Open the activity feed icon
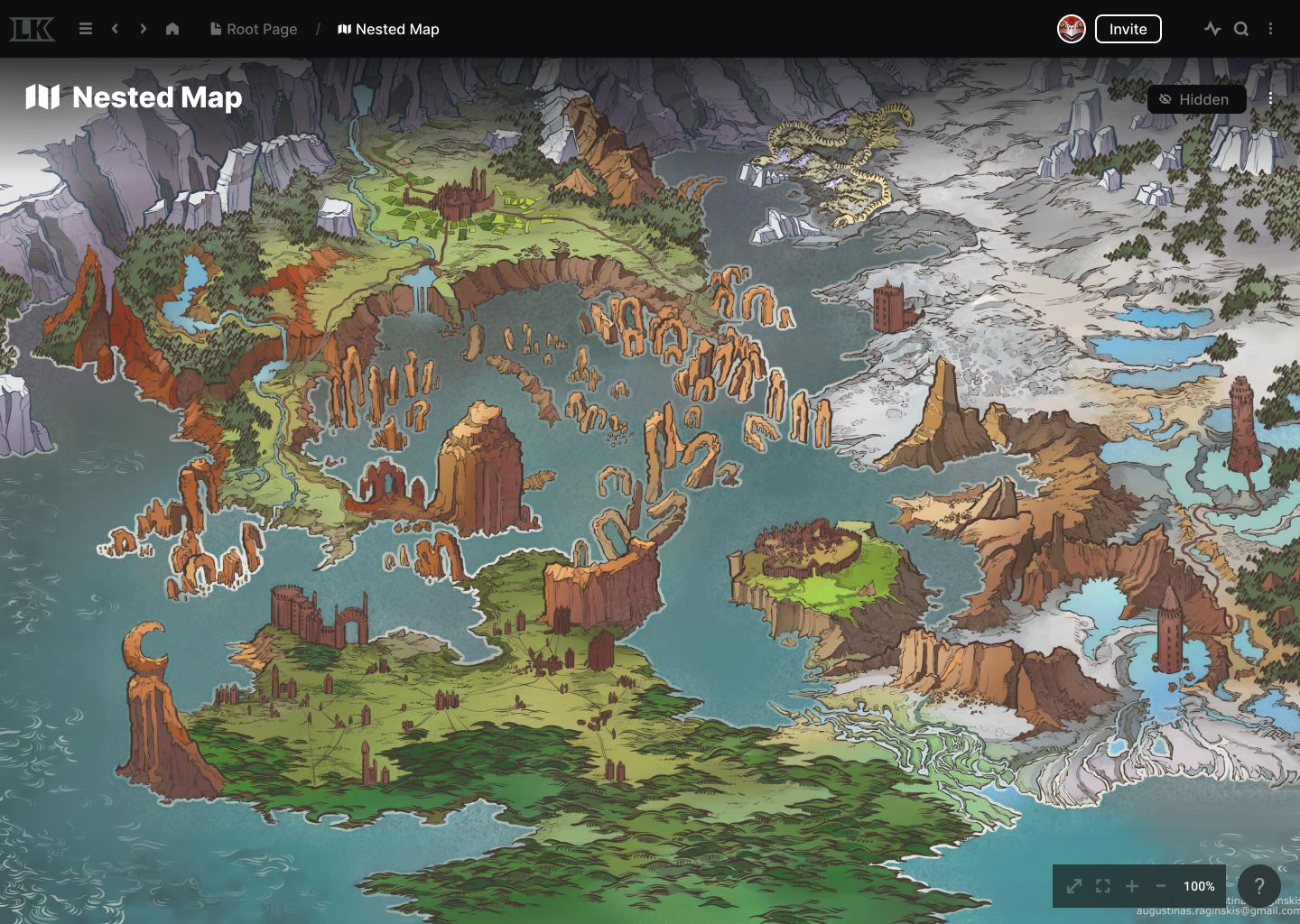The height and width of the screenshot is (924, 1300). pyautogui.click(x=1212, y=29)
